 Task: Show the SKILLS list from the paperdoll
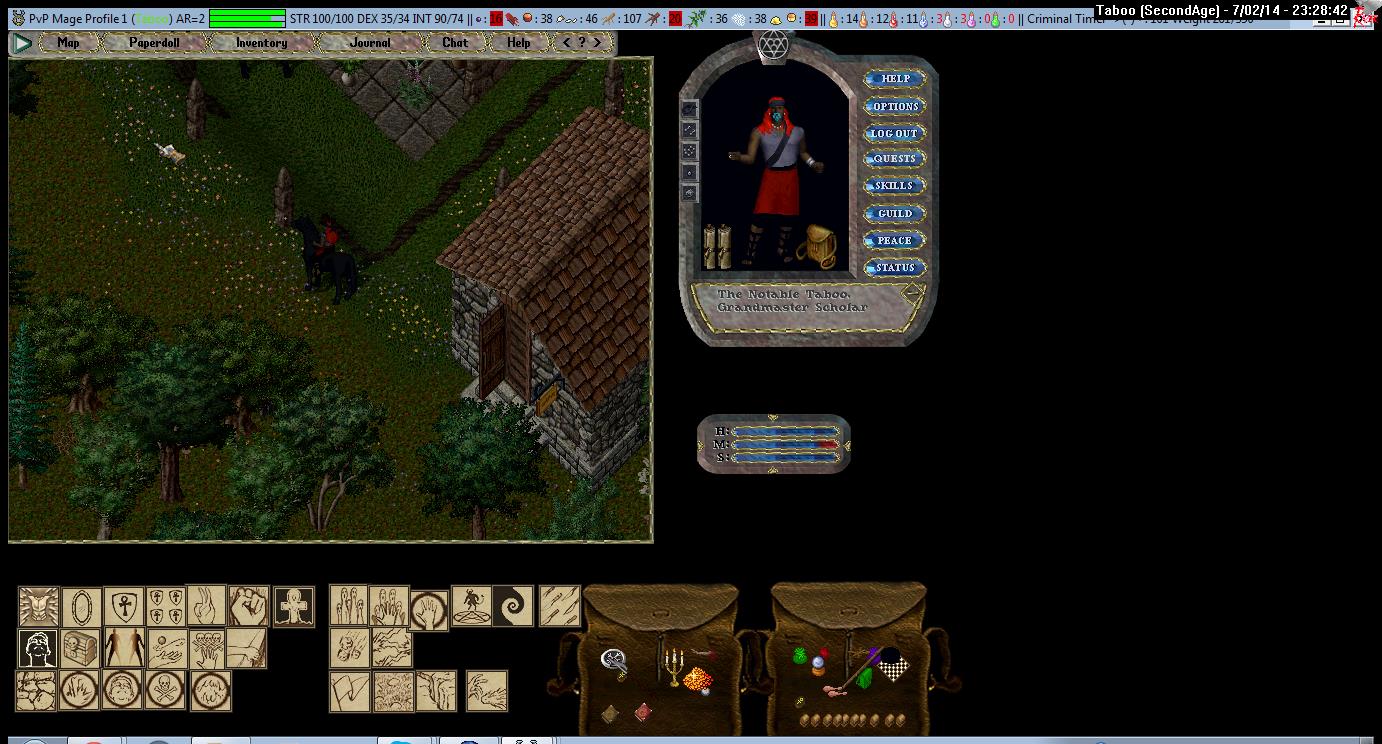(x=894, y=186)
